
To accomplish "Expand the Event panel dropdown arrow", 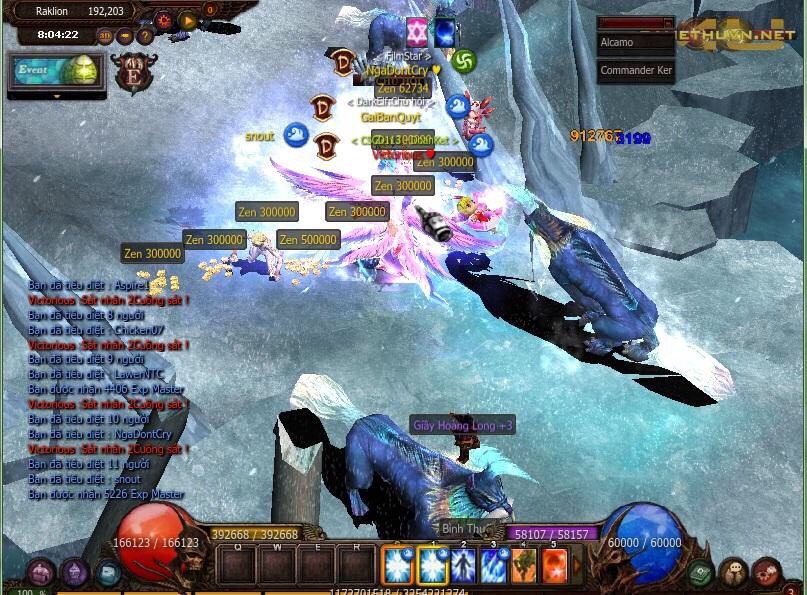I will coord(57,96).
